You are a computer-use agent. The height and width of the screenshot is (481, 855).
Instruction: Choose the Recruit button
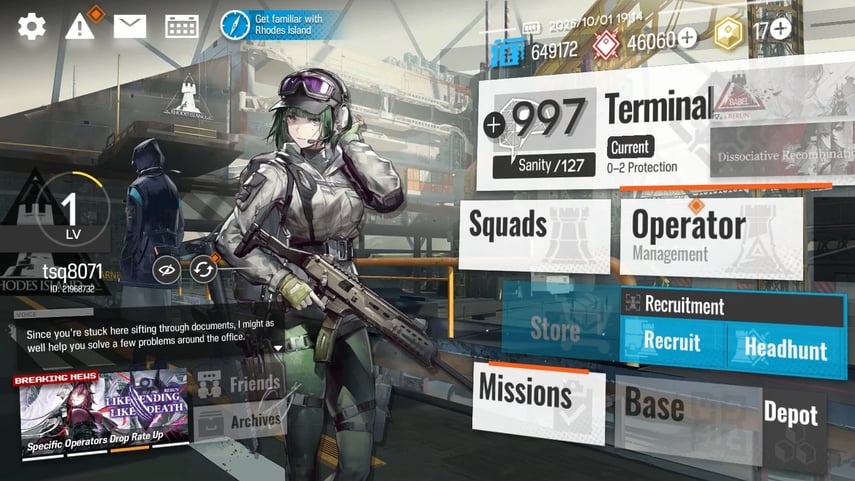pos(672,344)
